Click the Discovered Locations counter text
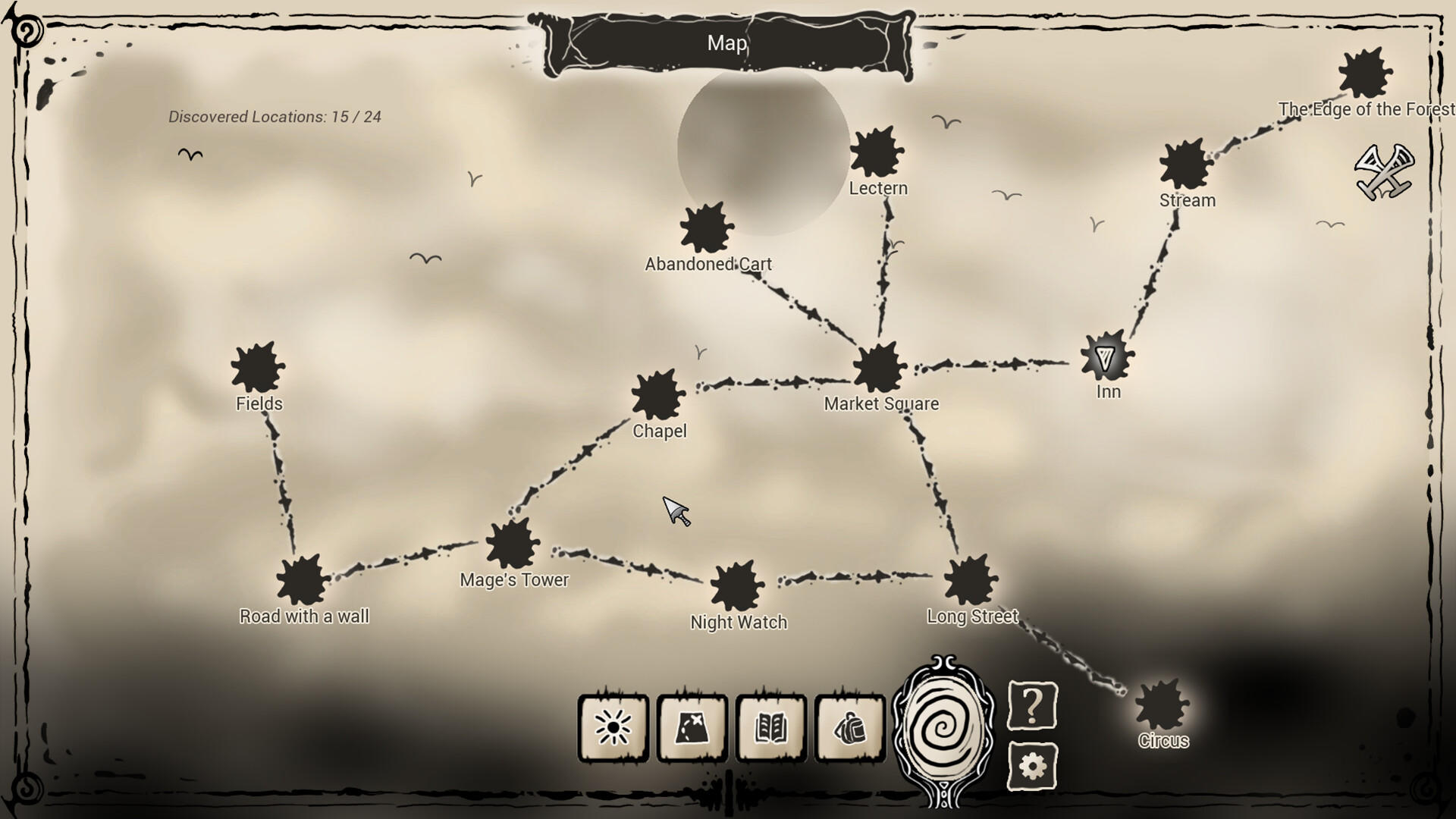The height and width of the screenshot is (819, 1456). (275, 116)
